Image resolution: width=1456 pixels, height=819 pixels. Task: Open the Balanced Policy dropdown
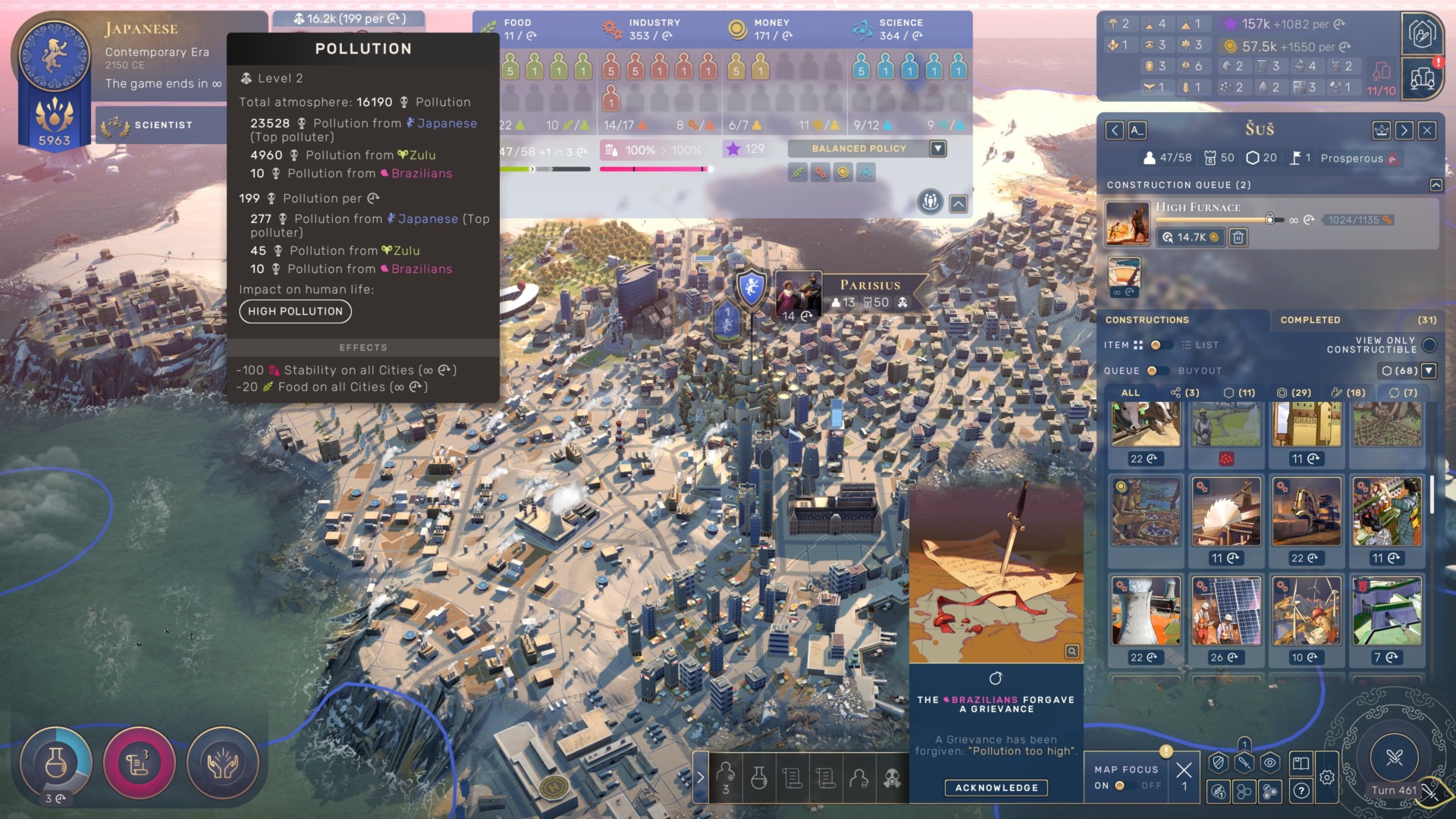click(937, 149)
